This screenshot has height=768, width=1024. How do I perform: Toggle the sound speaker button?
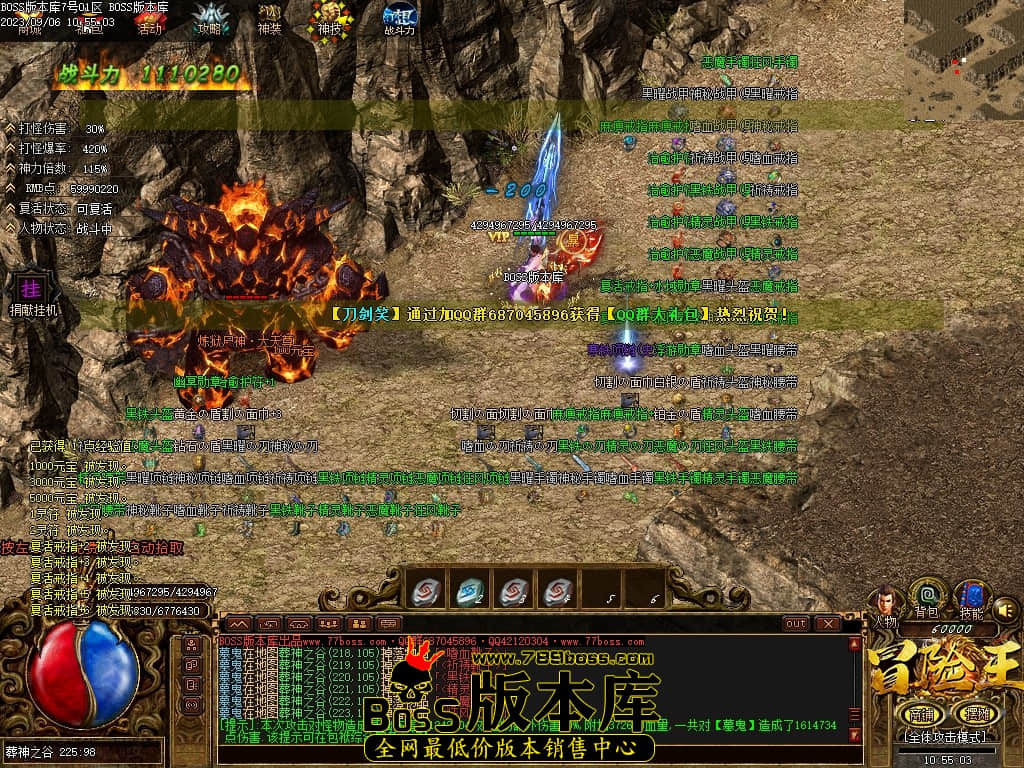point(1007,609)
